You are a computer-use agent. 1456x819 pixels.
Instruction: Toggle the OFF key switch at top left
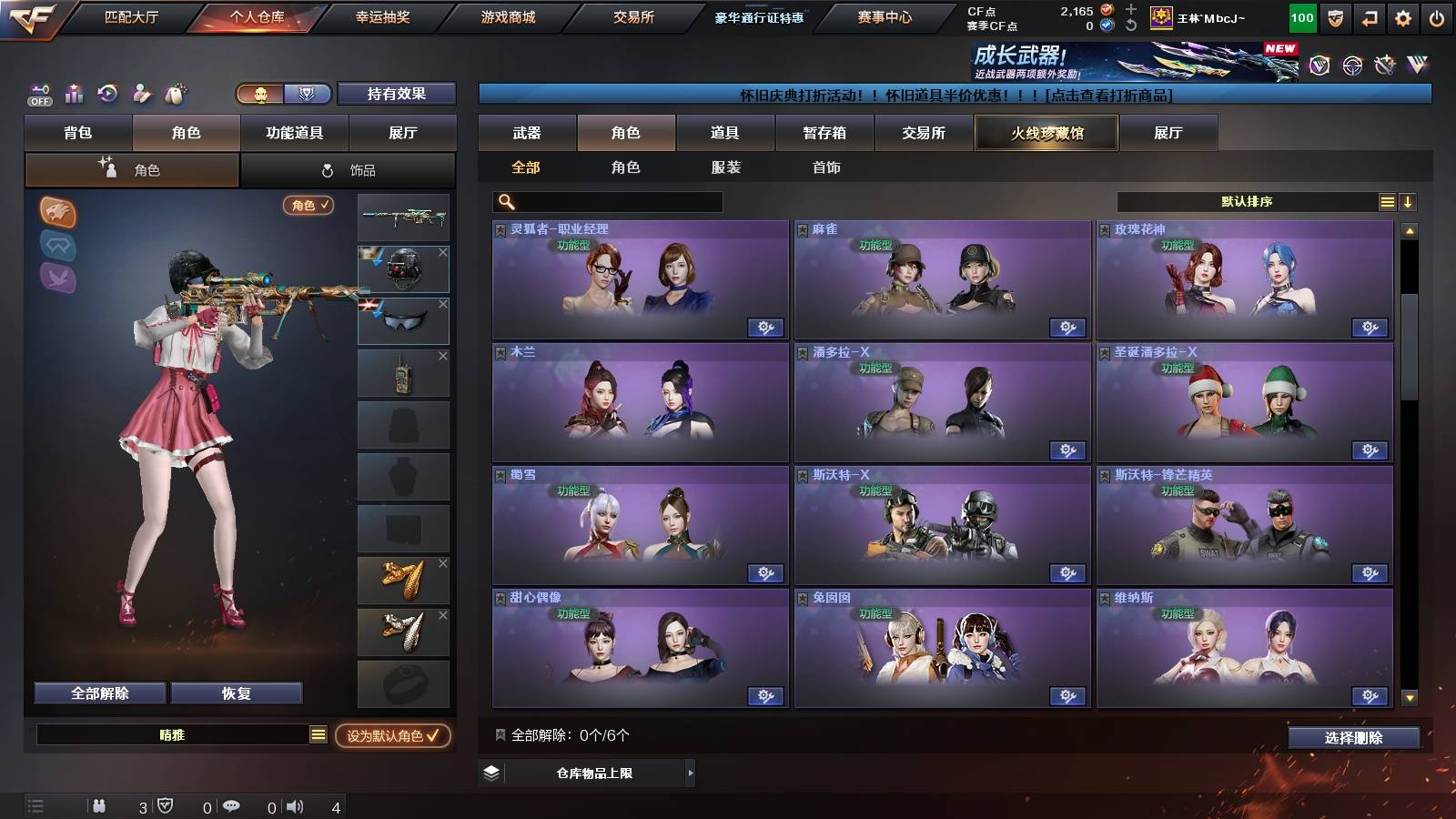38,94
